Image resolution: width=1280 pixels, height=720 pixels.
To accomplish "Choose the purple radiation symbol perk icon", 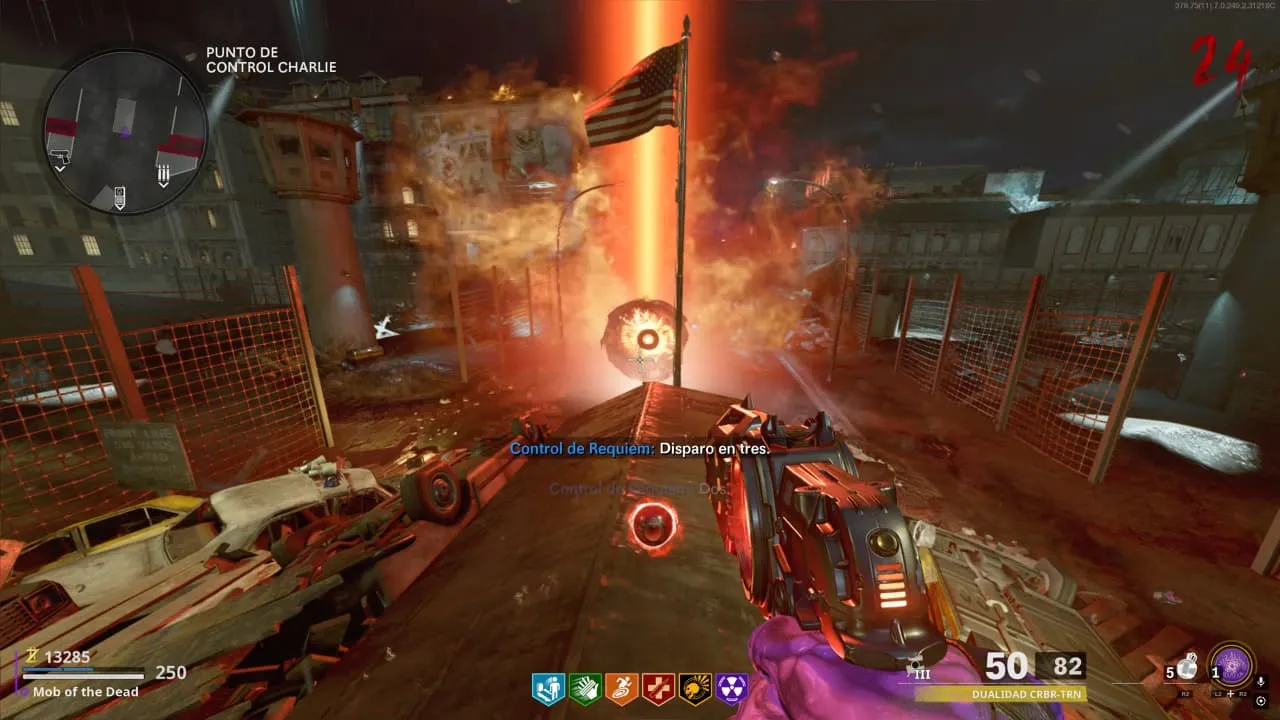I will coord(732,688).
